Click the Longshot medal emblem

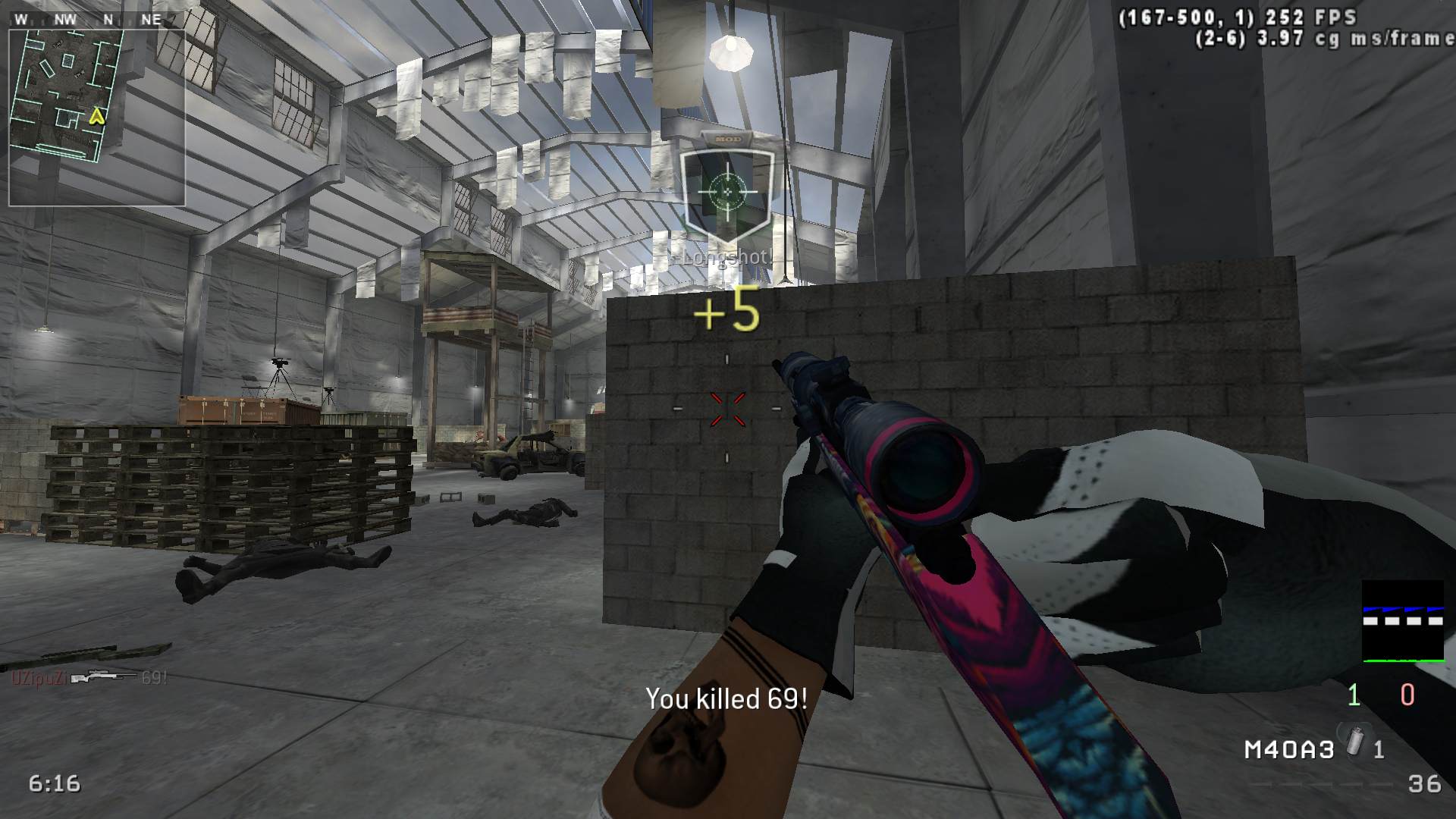click(727, 191)
